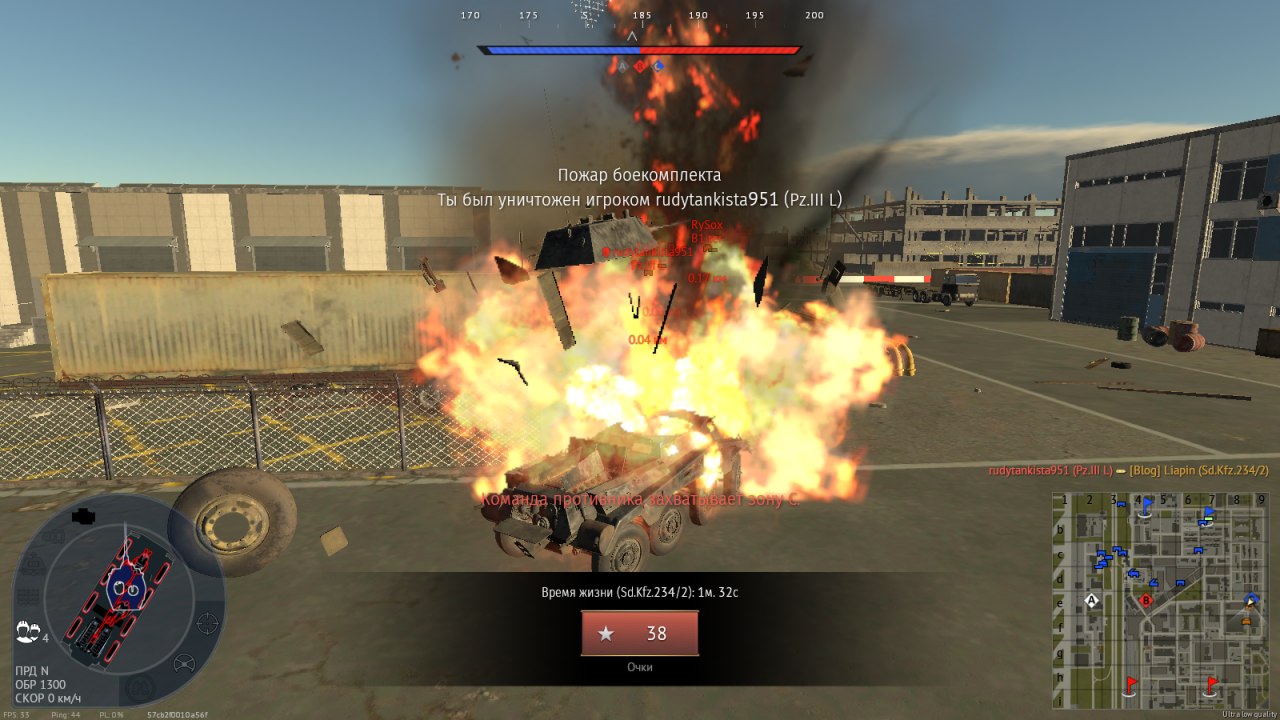
Task: Click the engine status icon
Action: [x=83, y=516]
